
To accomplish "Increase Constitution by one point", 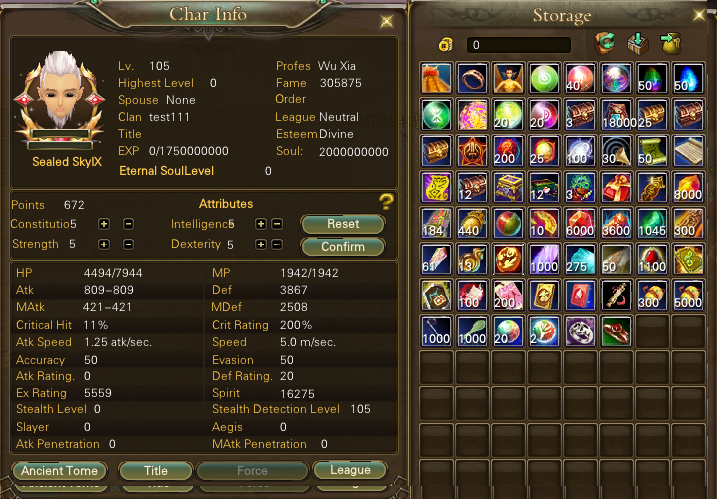I will point(104,224).
